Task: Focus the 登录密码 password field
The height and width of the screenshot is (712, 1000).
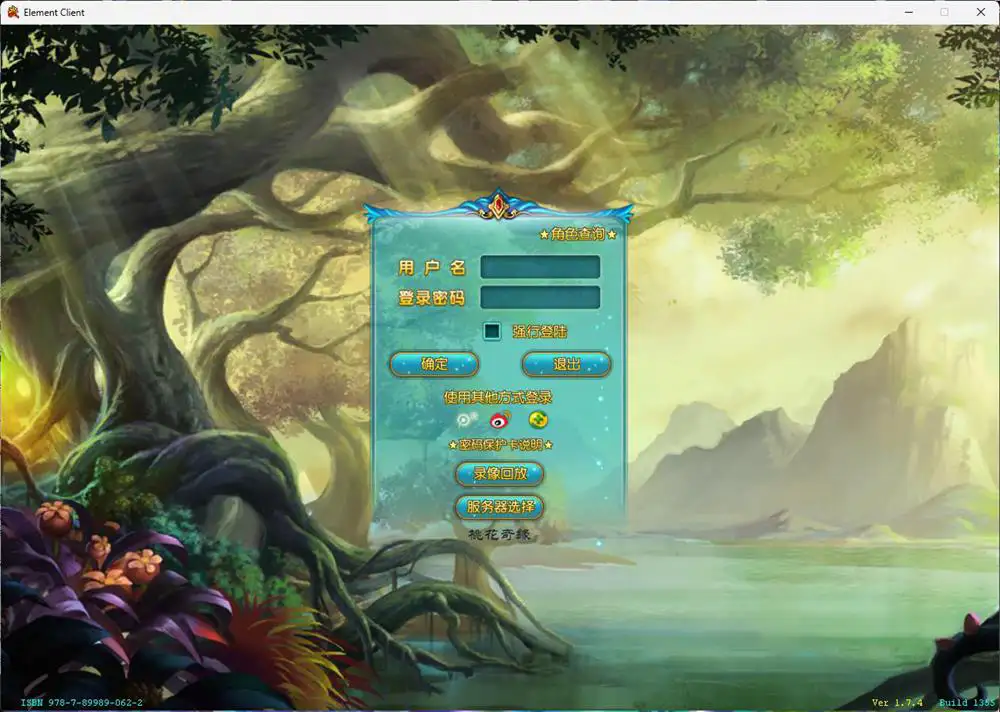Action: [x=540, y=298]
